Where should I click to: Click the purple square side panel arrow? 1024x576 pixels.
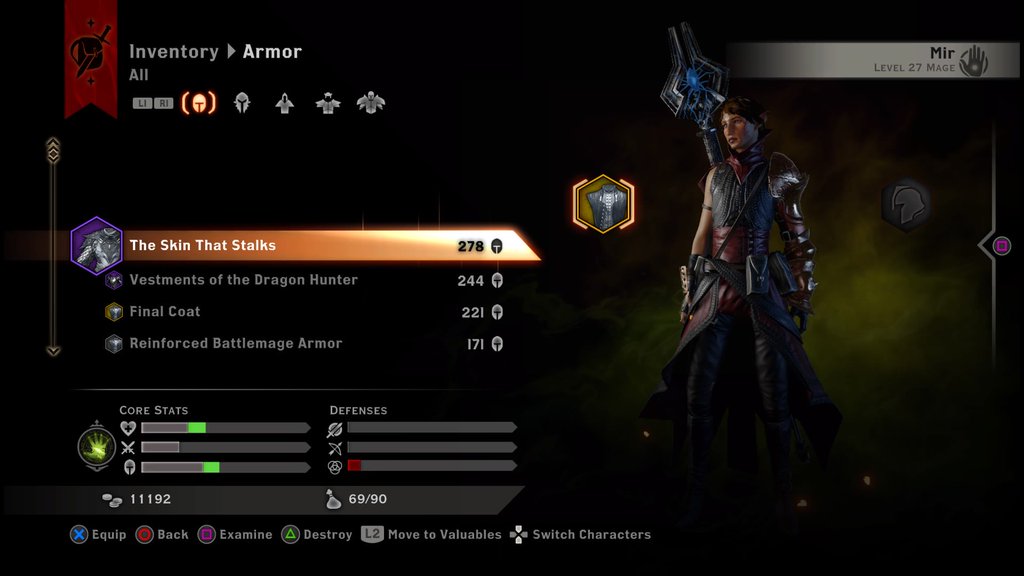(1001, 246)
